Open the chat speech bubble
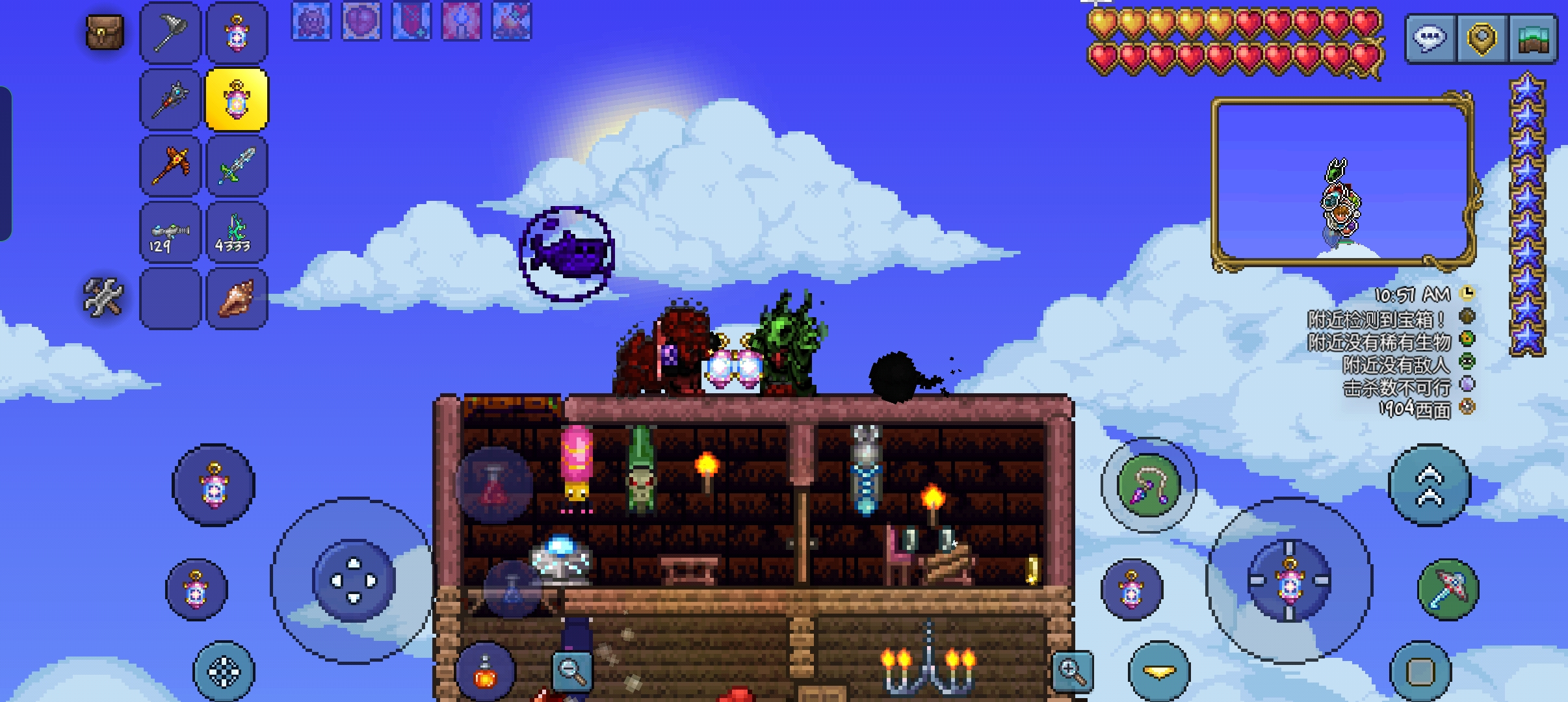This screenshot has width=1568, height=702. point(1430,39)
